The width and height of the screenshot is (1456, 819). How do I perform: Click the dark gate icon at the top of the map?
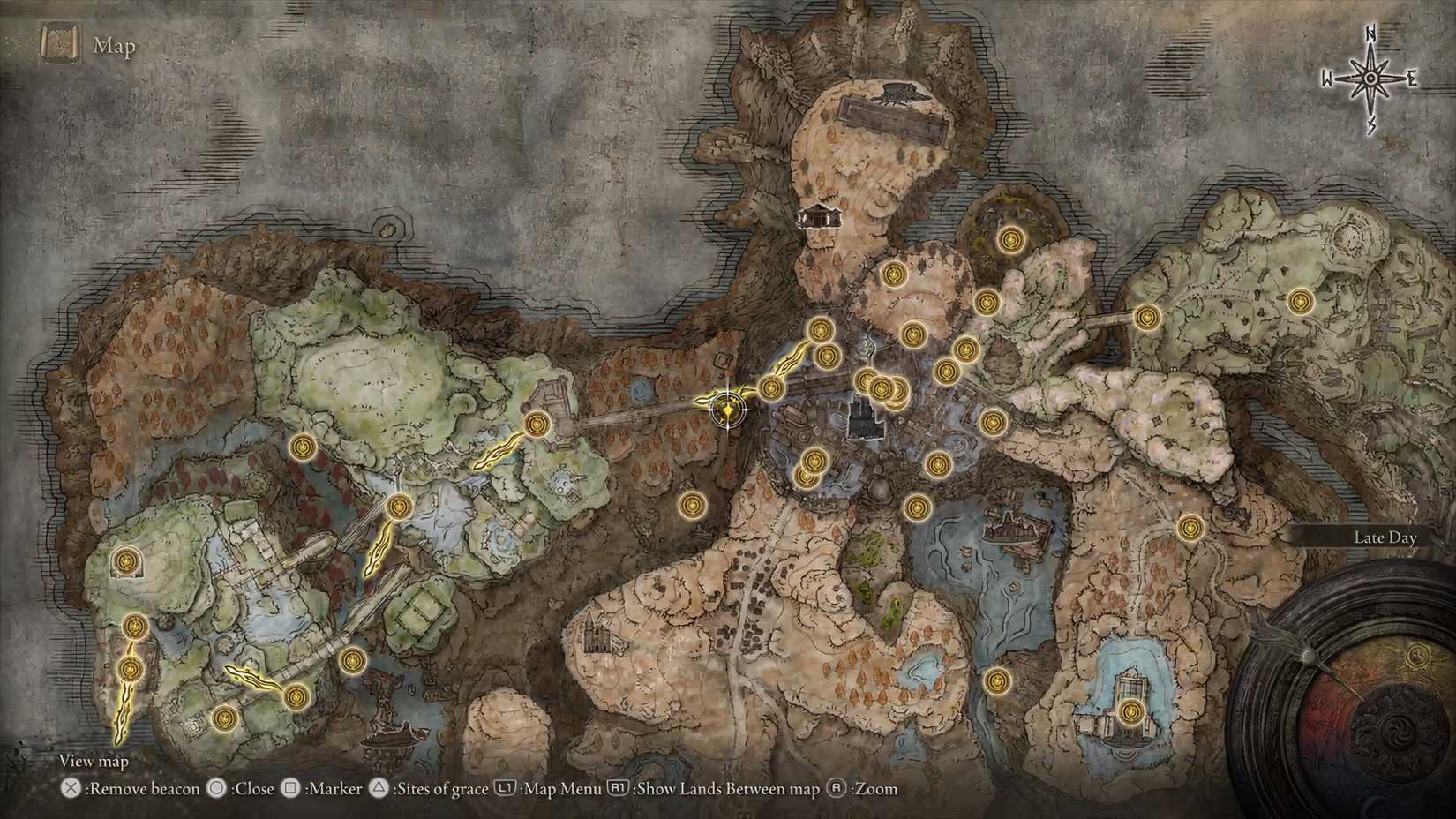pos(897,91)
